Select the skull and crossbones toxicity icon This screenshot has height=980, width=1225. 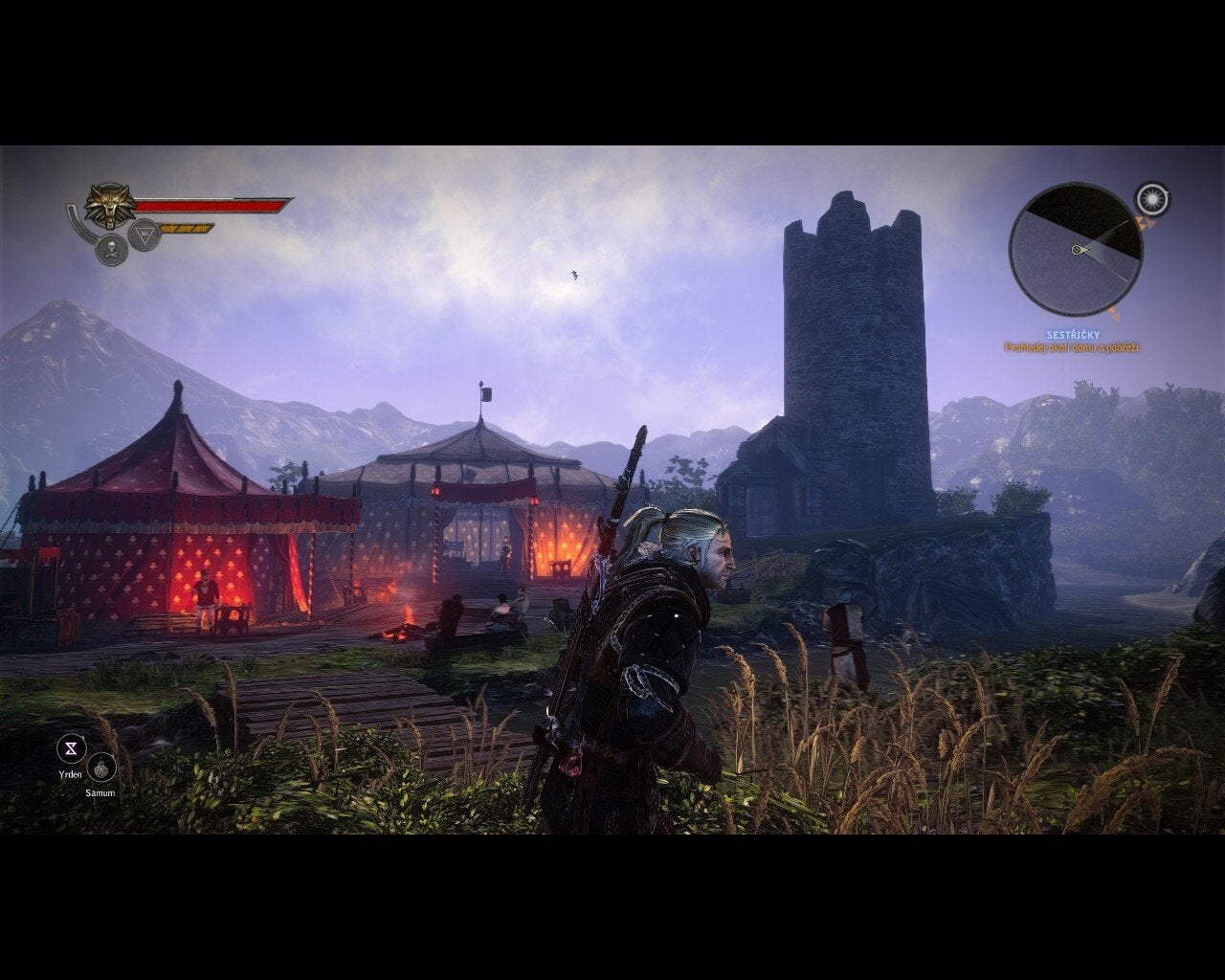coord(111,249)
